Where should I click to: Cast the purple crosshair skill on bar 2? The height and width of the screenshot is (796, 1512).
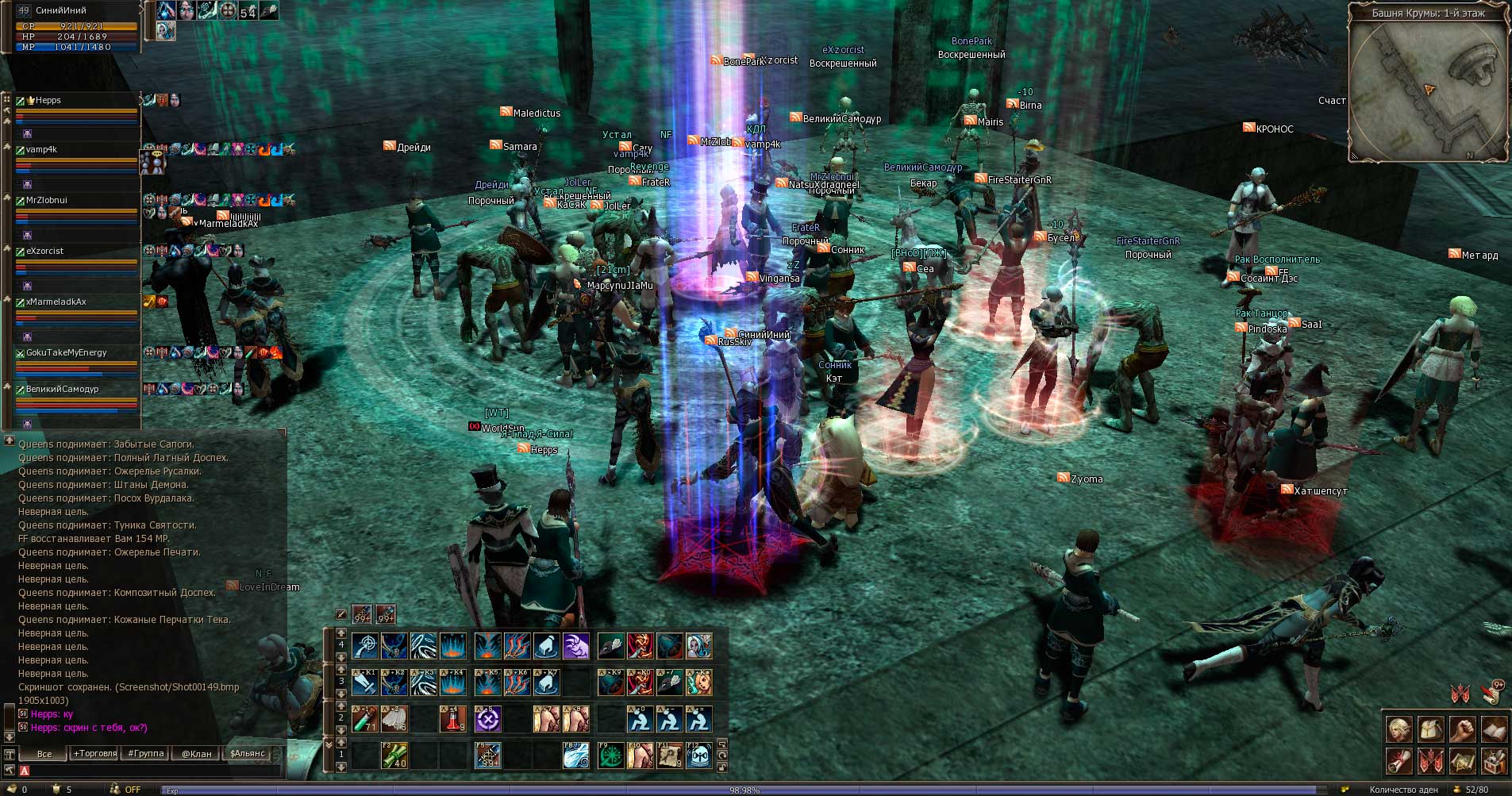487,719
